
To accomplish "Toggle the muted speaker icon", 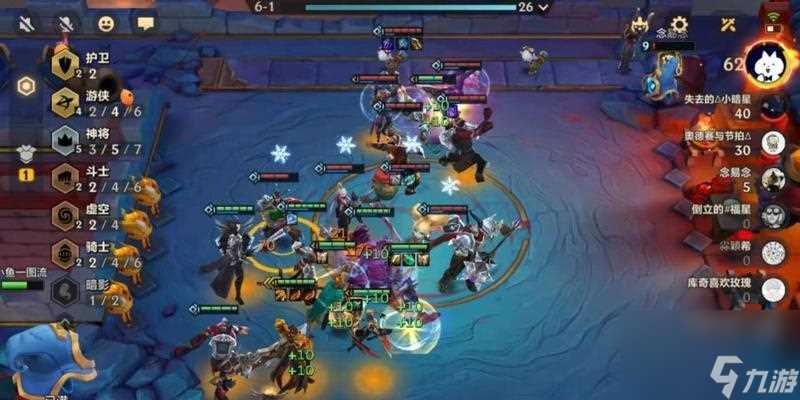I will pyautogui.click(x=23, y=22).
